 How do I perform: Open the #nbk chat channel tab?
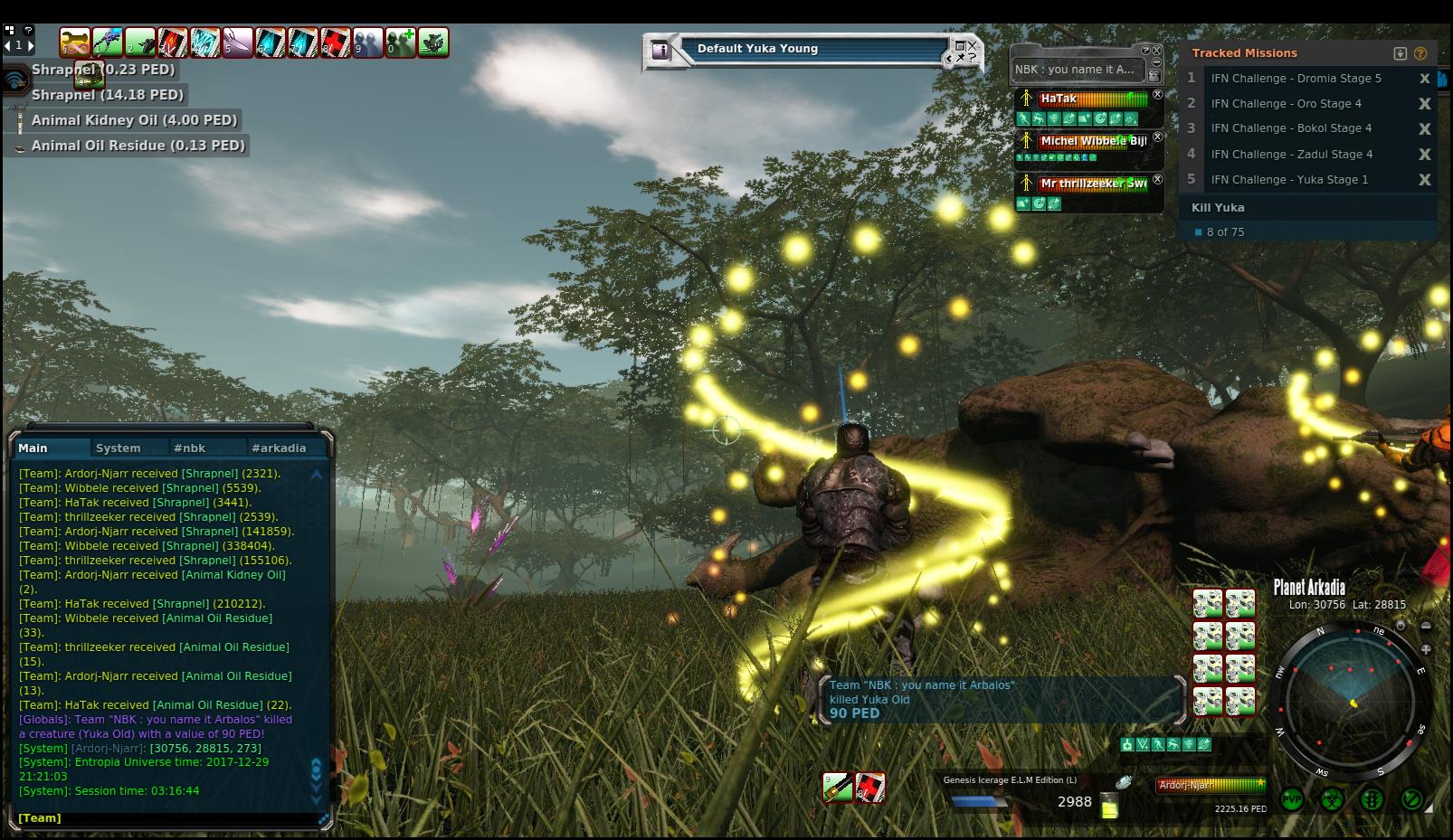tap(190, 448)
